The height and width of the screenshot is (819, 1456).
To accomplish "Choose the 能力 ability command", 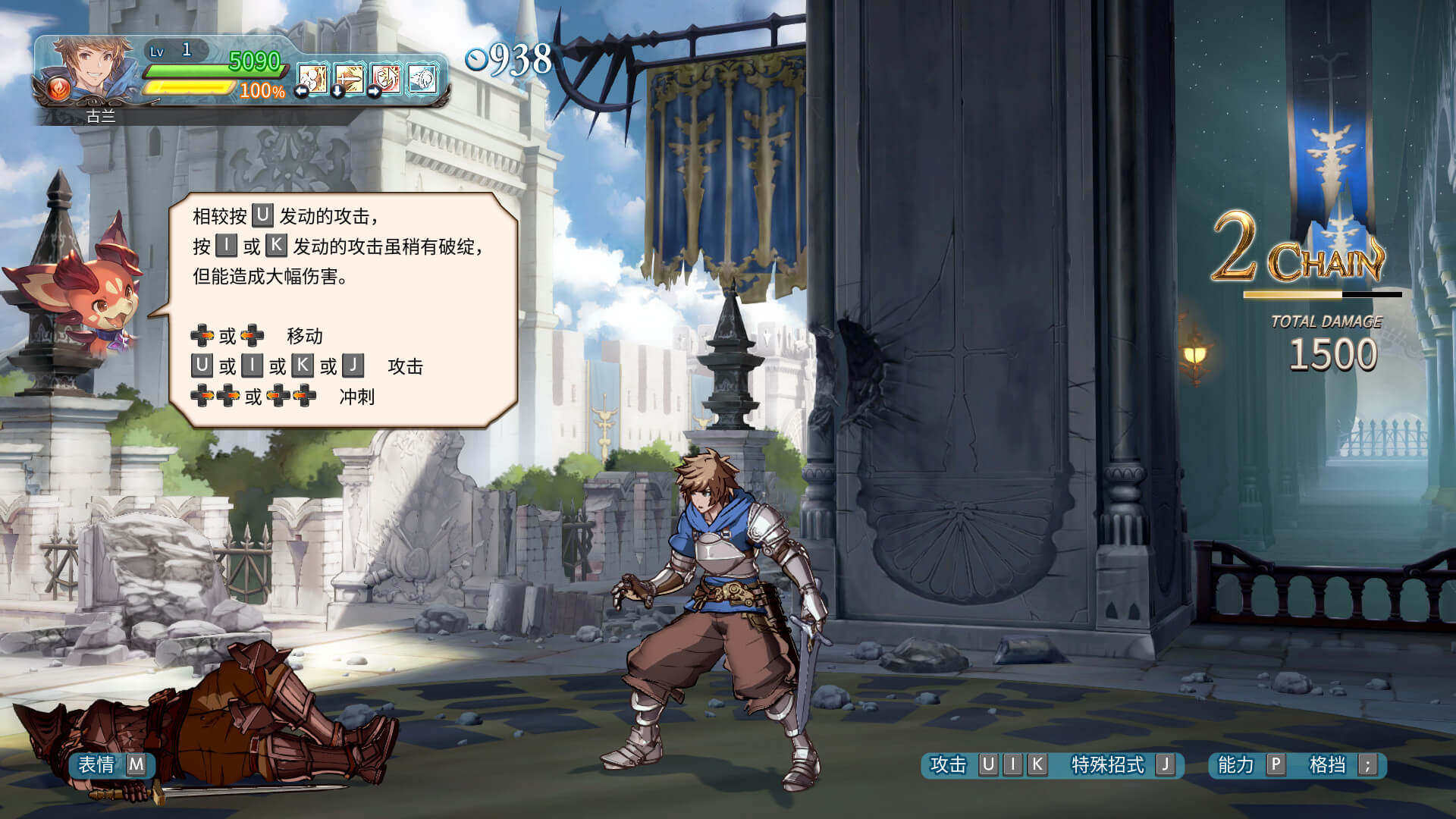I will point(1236,764).
